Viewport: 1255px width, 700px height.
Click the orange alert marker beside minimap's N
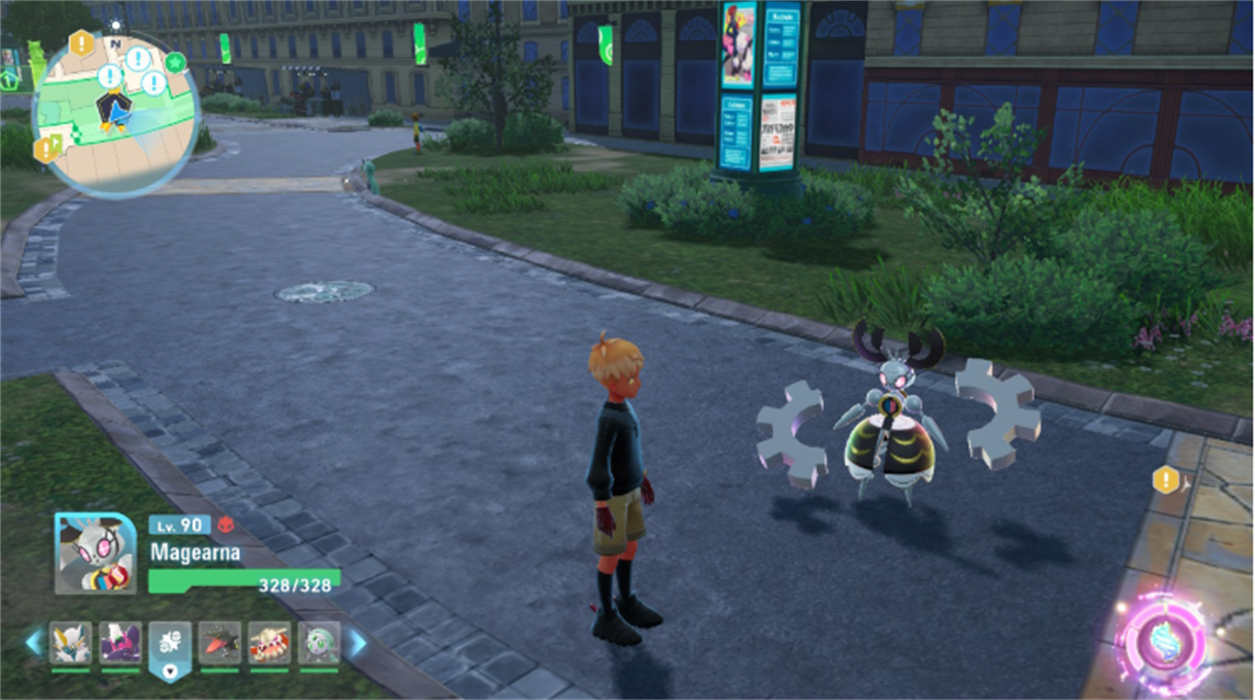pyautogui.click(x=81, y=43)
